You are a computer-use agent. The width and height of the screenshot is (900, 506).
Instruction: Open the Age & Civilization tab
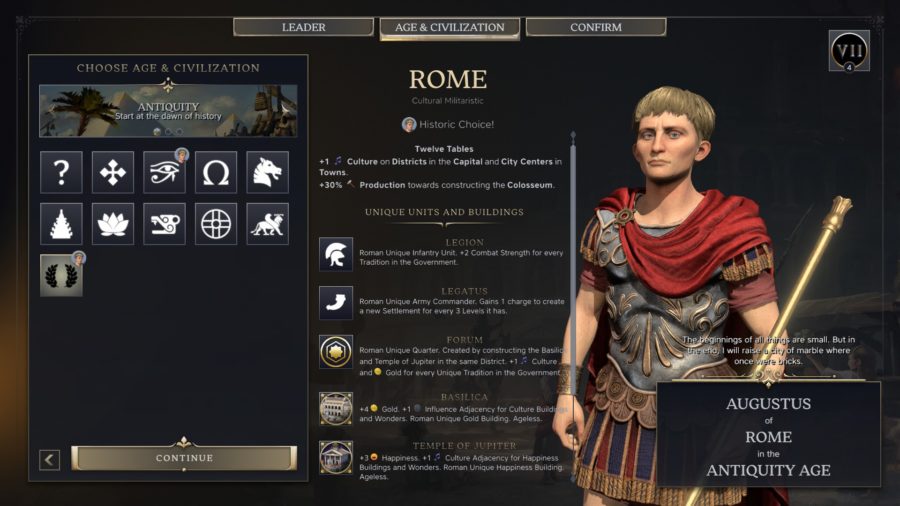pyautogui.click(x=449, y=27)
